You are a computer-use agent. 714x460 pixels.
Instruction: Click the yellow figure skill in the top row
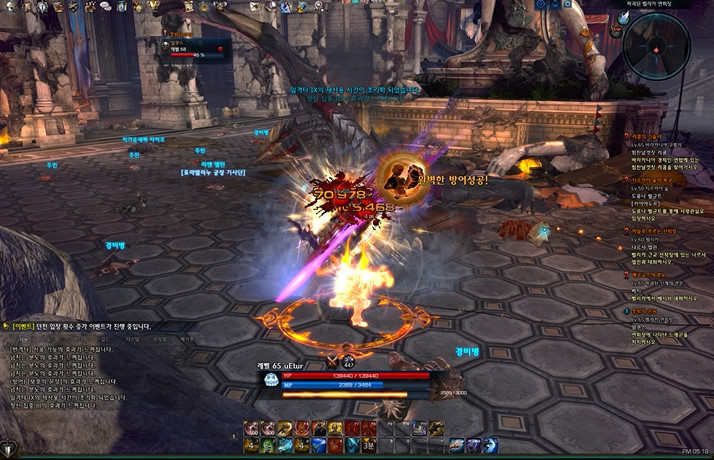pyautogui.click(x=336, y=428)
